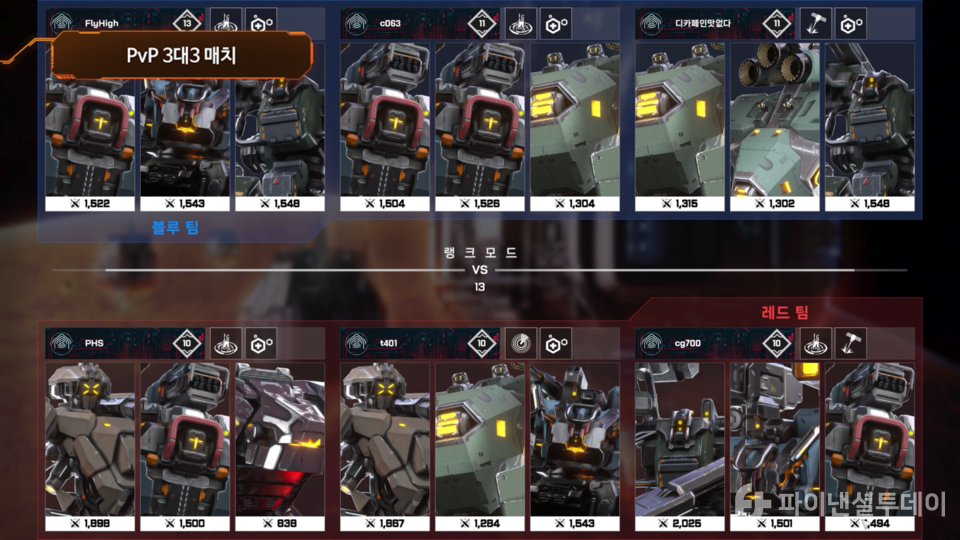The width and height of the screenshot is (960, 540).
Task: Select t401's green mech rated 1,284
Action: coord(480,445)
